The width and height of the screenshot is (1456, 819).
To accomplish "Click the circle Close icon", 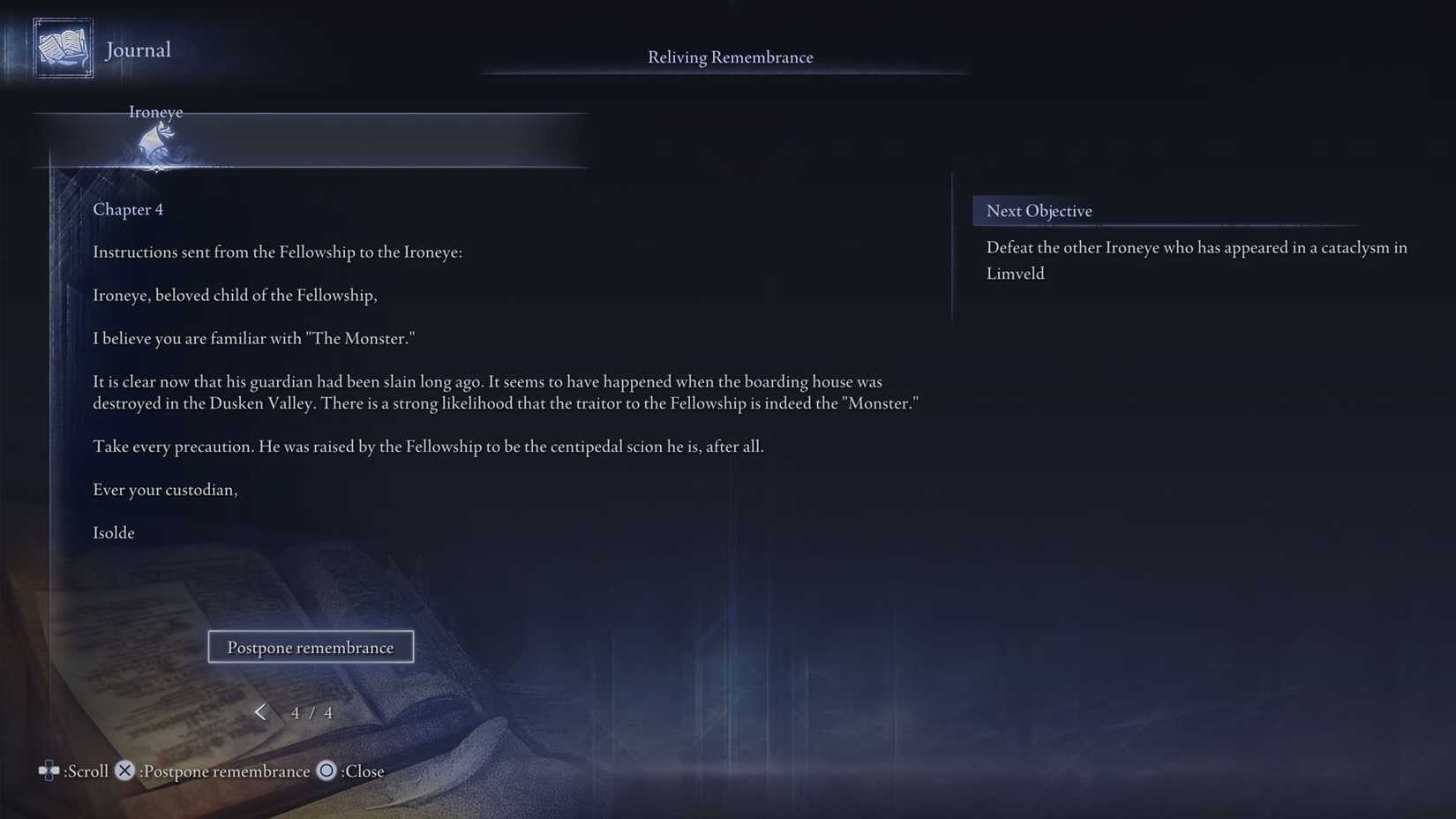I will coord(326,770).
